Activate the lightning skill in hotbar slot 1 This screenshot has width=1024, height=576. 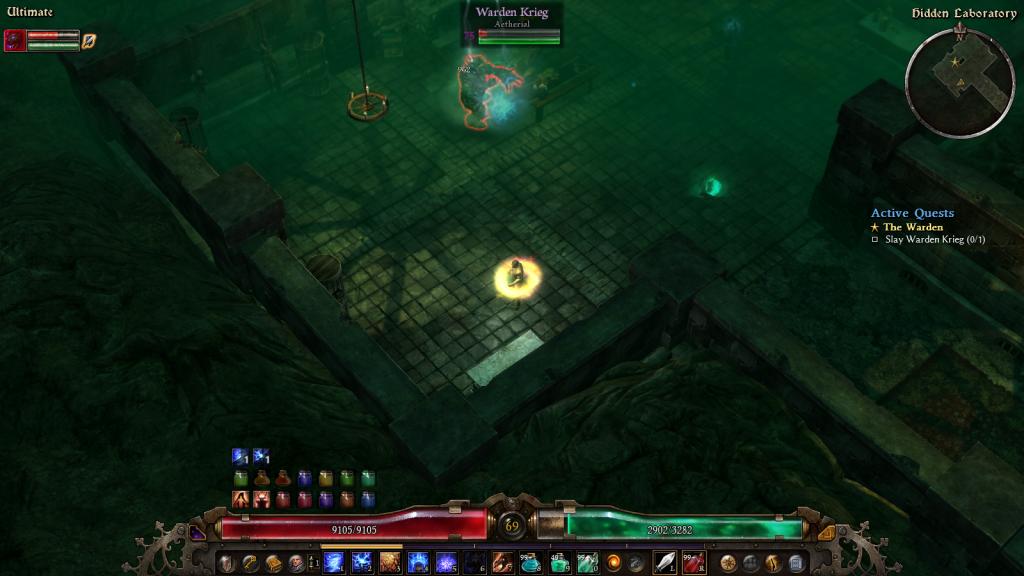(333, 563)
